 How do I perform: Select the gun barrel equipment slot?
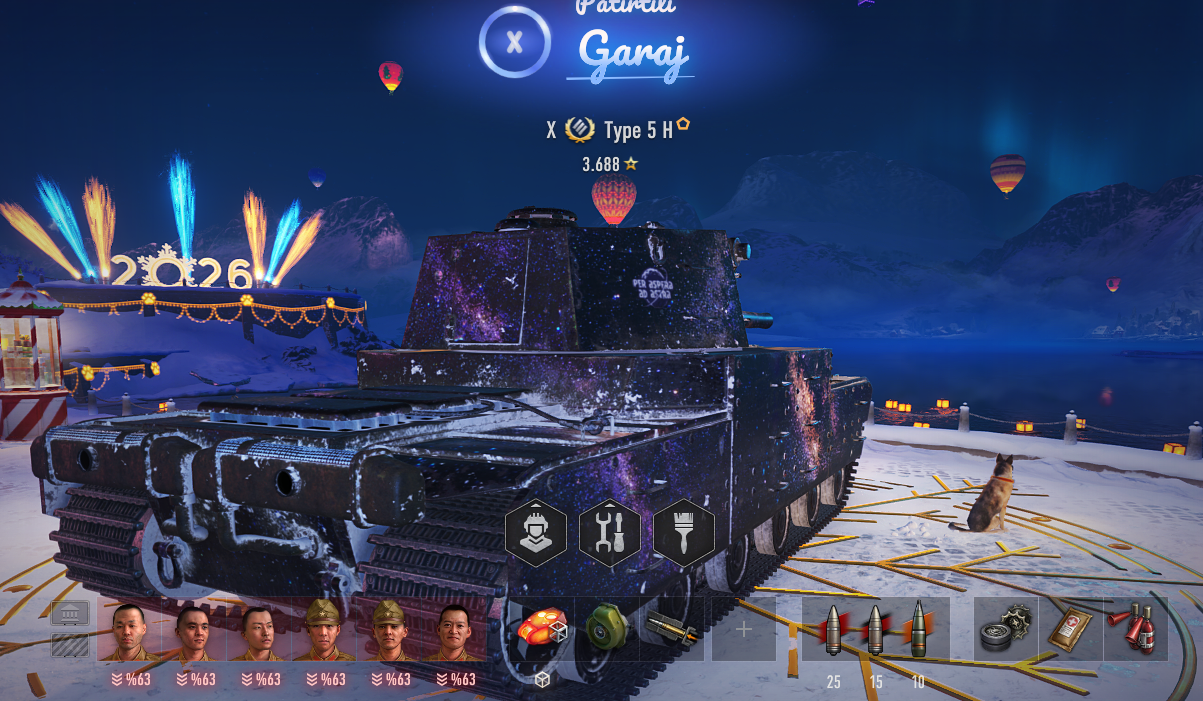[x=672, y=630]
